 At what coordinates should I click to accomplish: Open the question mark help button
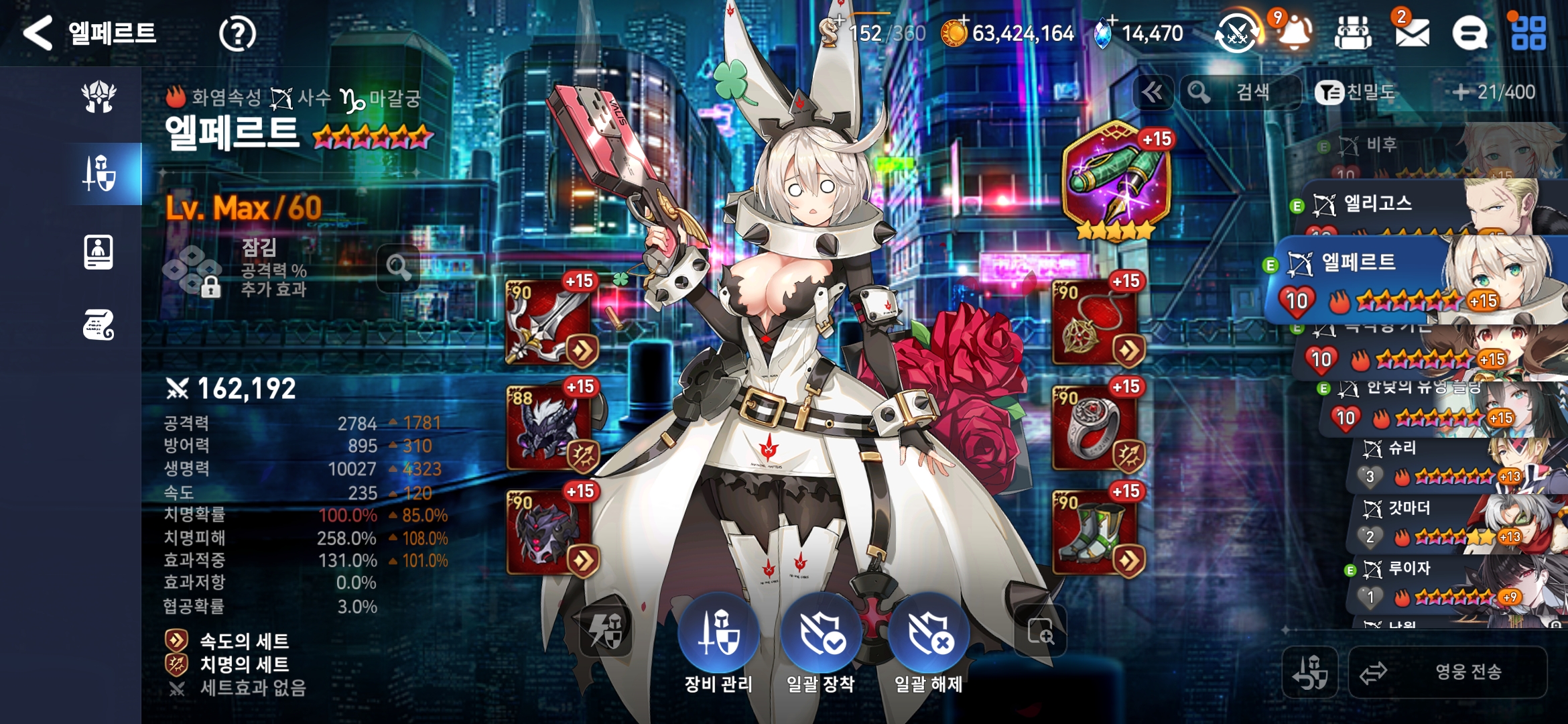pos(237,34)
